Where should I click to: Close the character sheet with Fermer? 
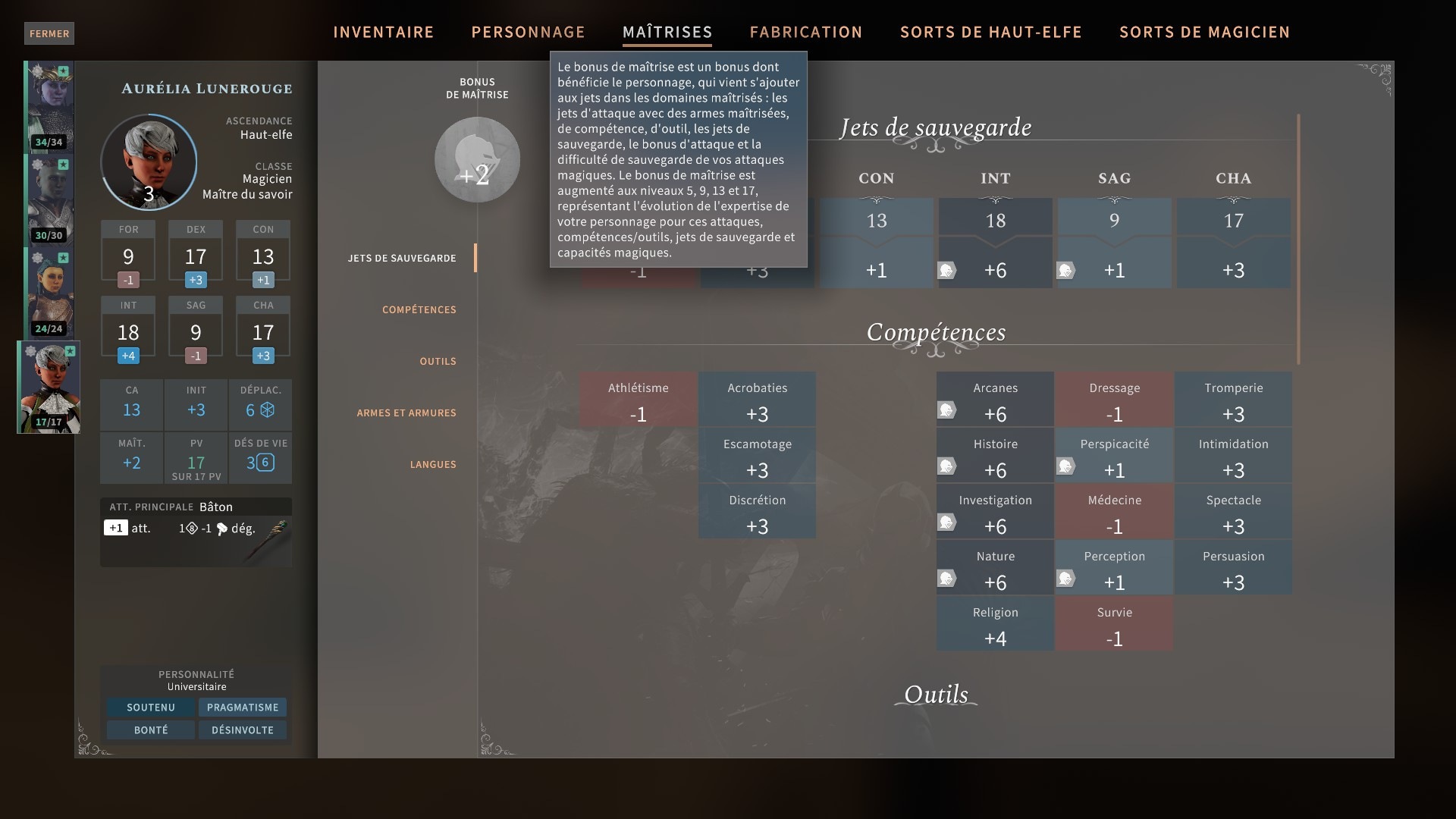coord(49,33)
